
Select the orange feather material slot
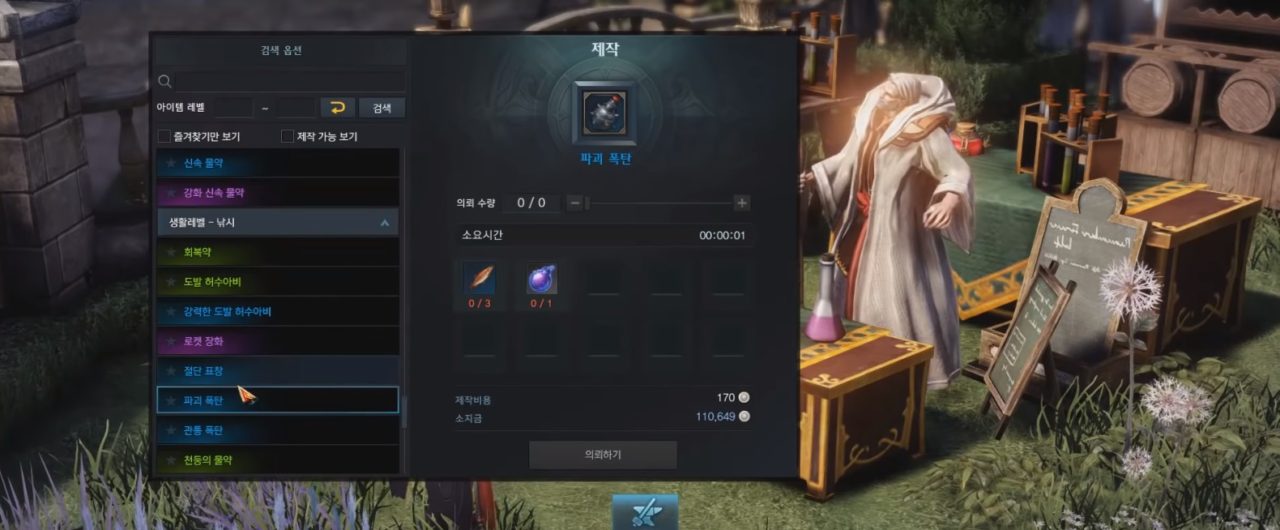click(479, 280)
